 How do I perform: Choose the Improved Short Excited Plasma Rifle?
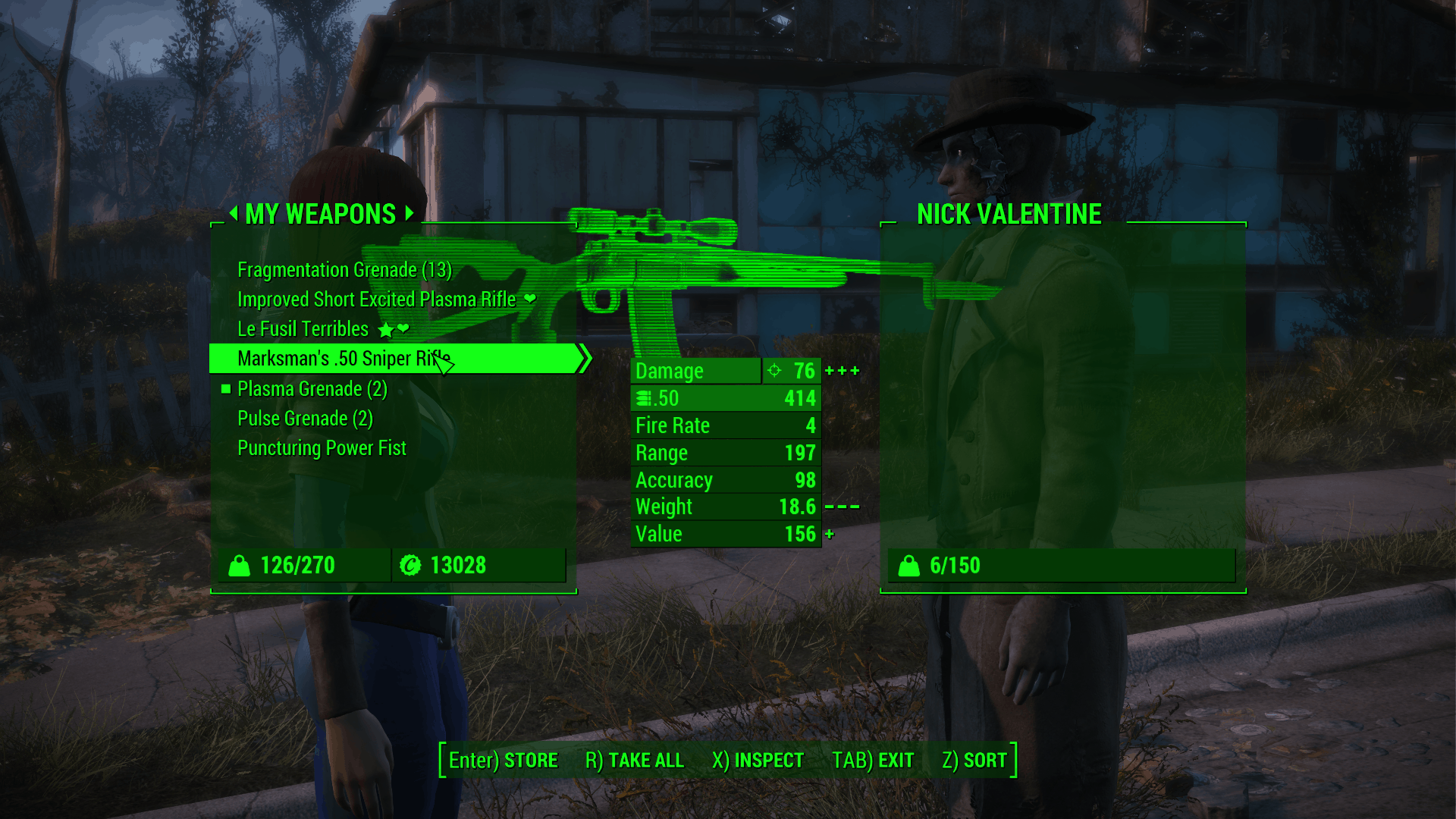(x=376, y=300)
